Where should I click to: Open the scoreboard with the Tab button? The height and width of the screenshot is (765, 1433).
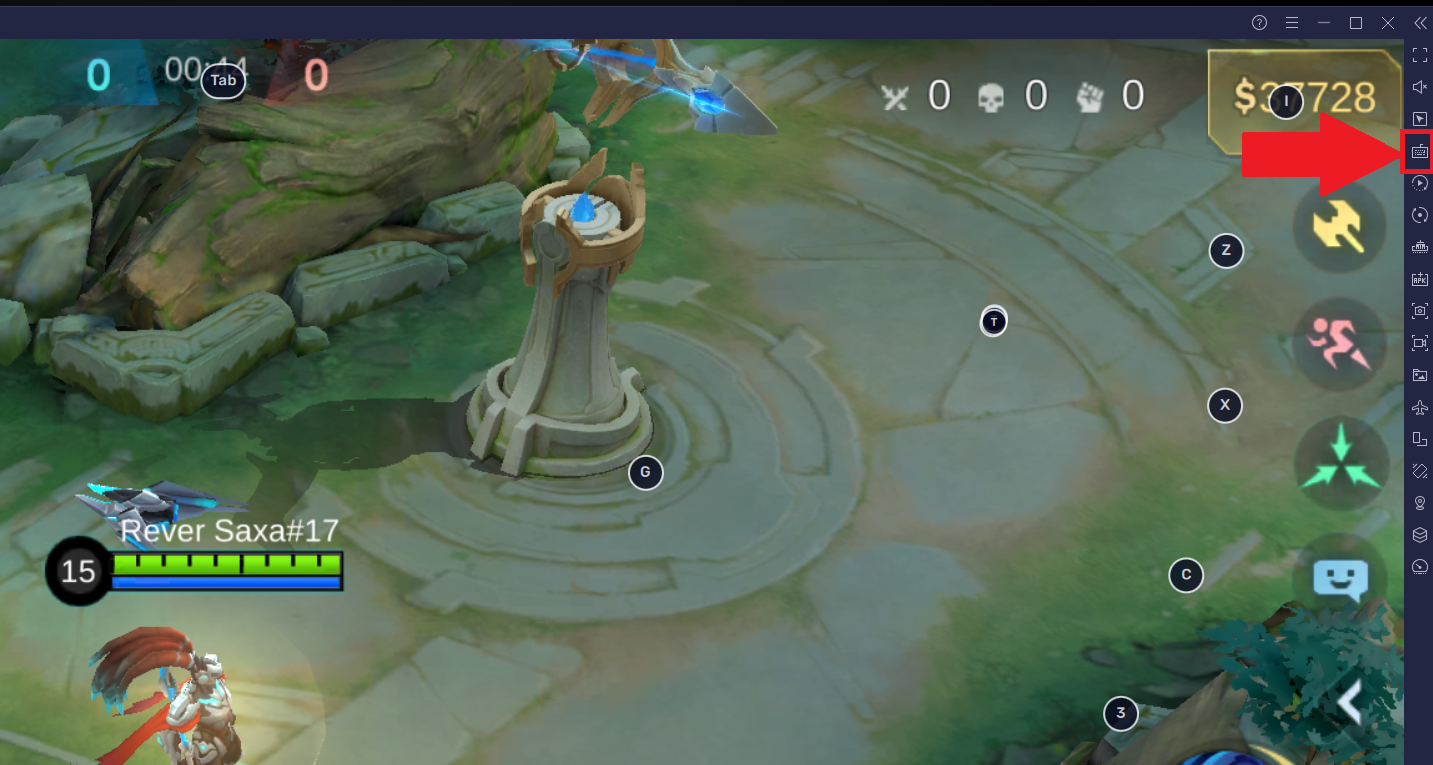point(222,80)
